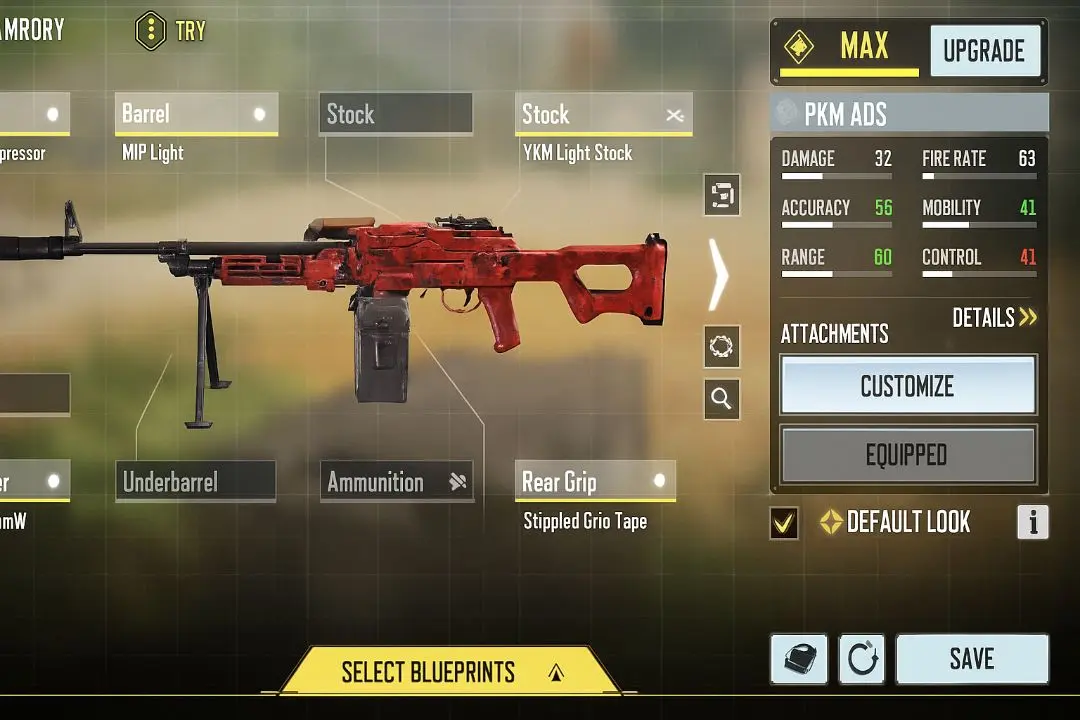Open the YKM Light Stock slot
Image resolution: width=1080 pixels, height=720 pixels.
(x=603, y=115)
